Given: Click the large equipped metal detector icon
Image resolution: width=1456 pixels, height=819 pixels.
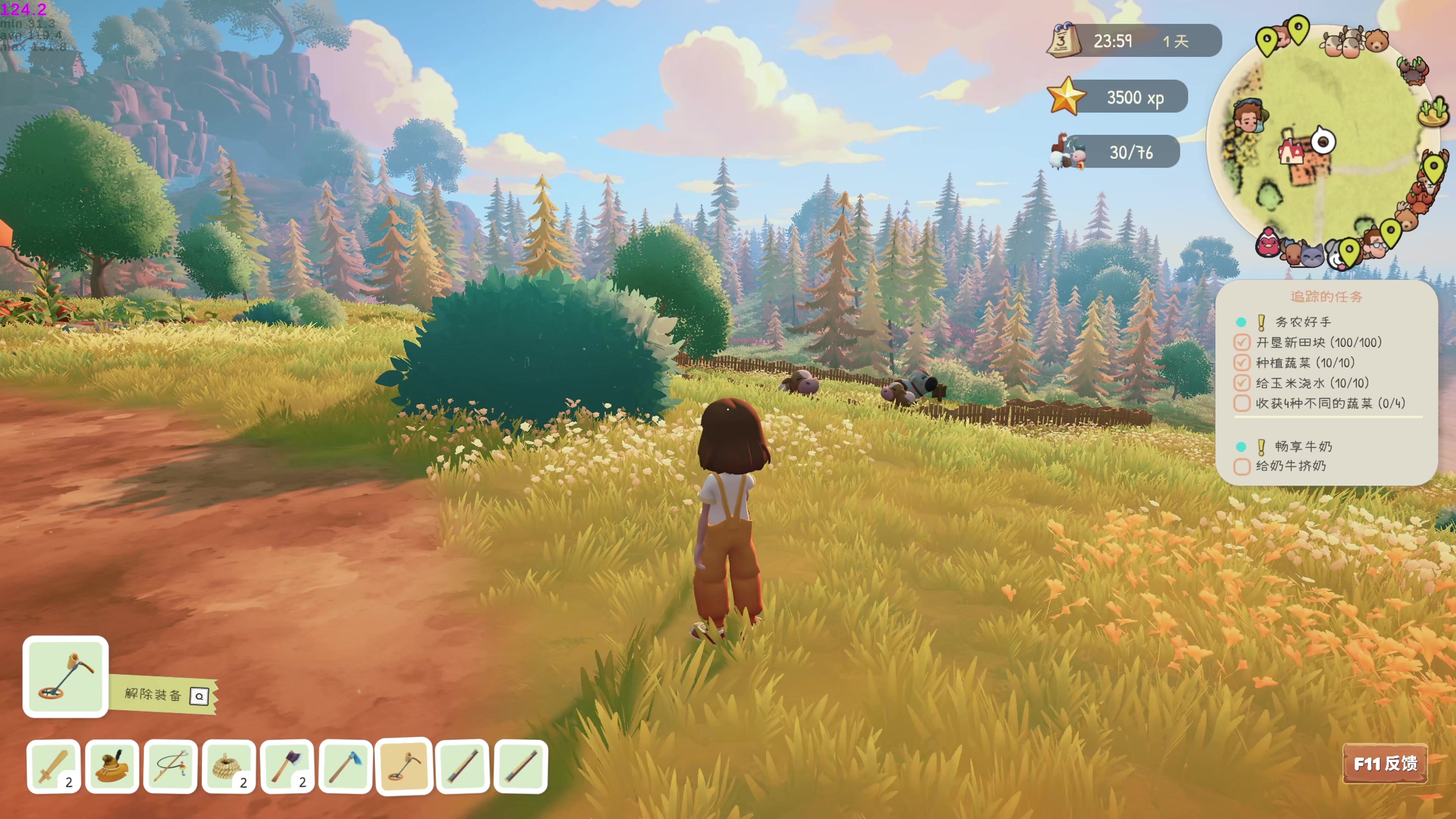Looking at the screenshot, I should coord(66,676).
